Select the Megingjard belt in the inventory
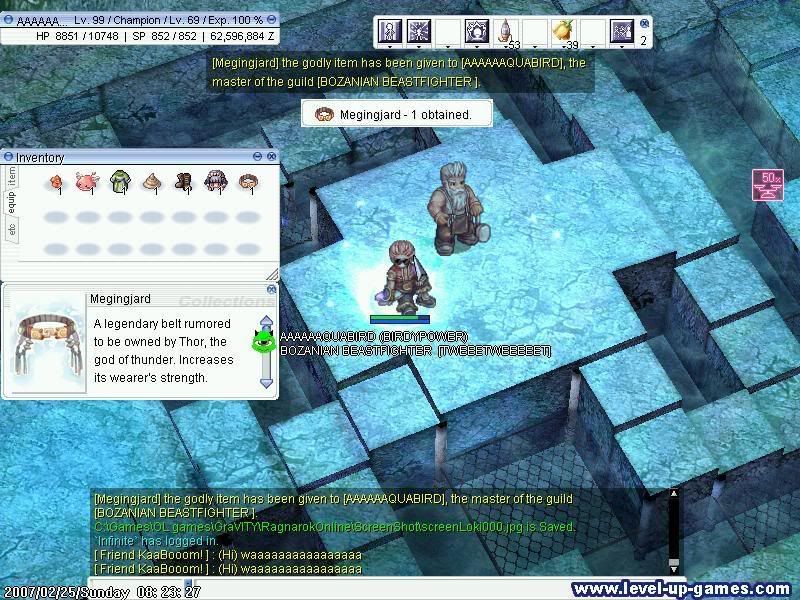This screenshot has width=800, height=600. click(x=247, y=181)
